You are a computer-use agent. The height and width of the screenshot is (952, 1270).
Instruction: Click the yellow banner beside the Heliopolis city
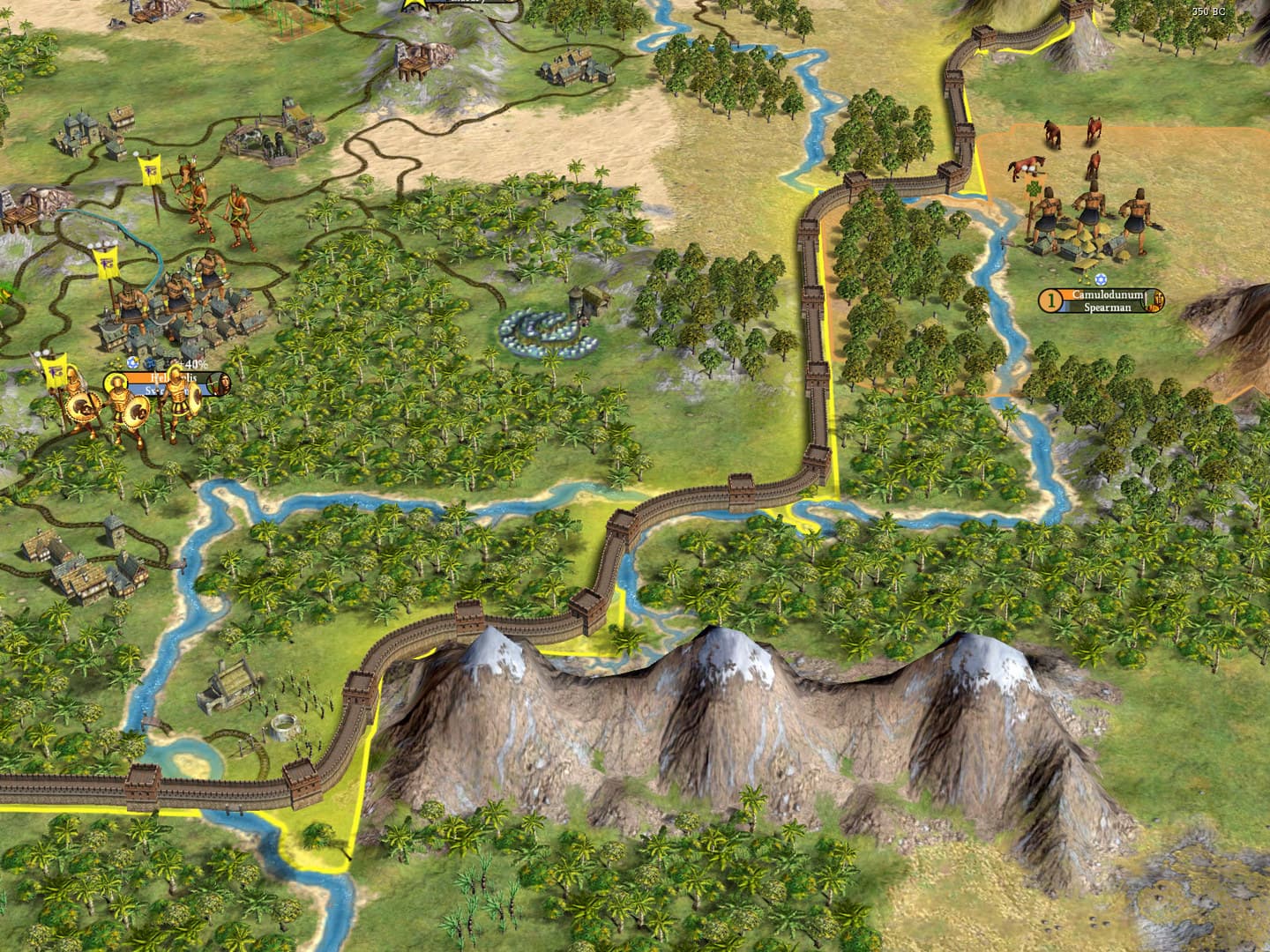click(53, 368)
